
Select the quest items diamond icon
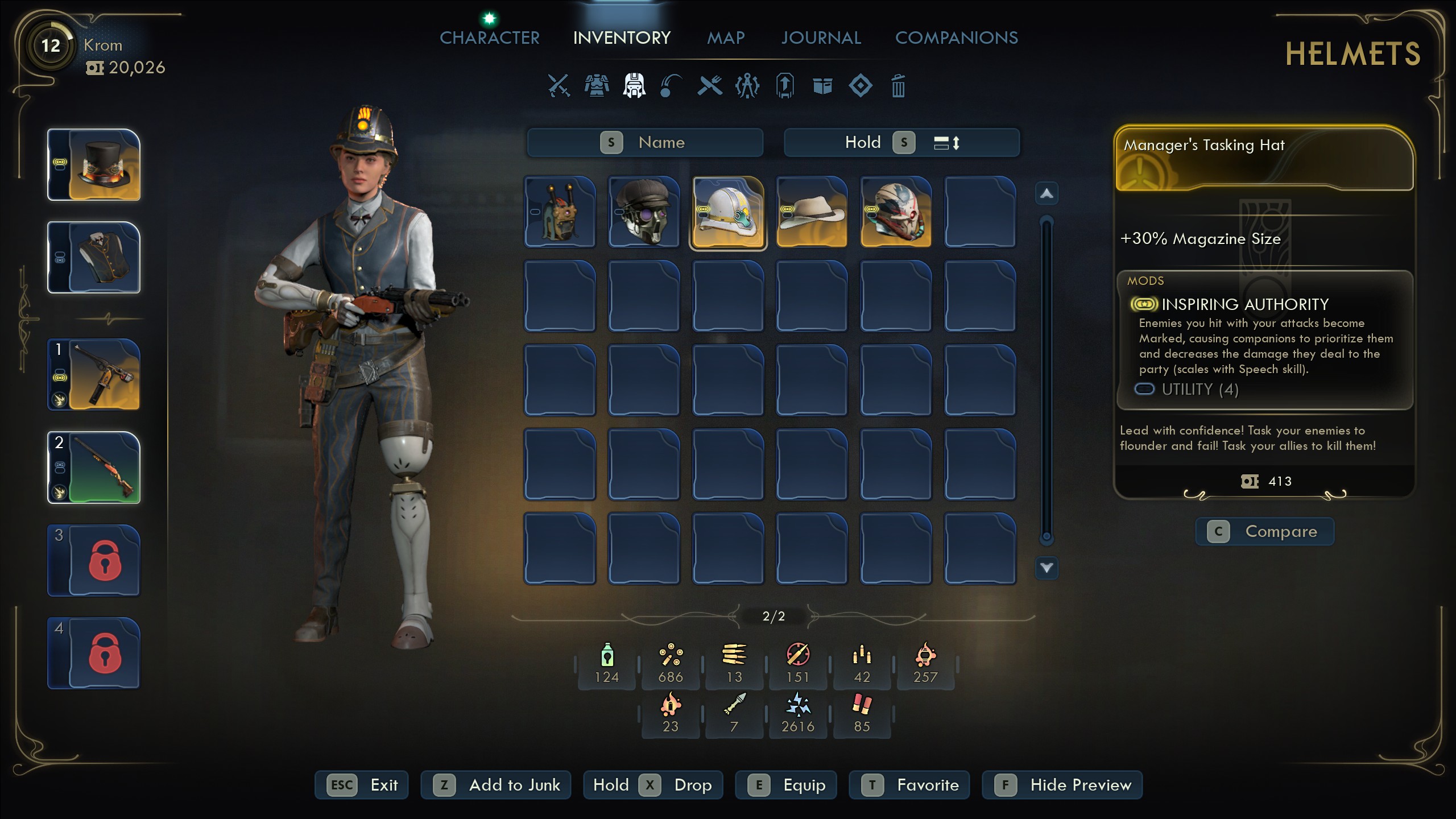861,86
